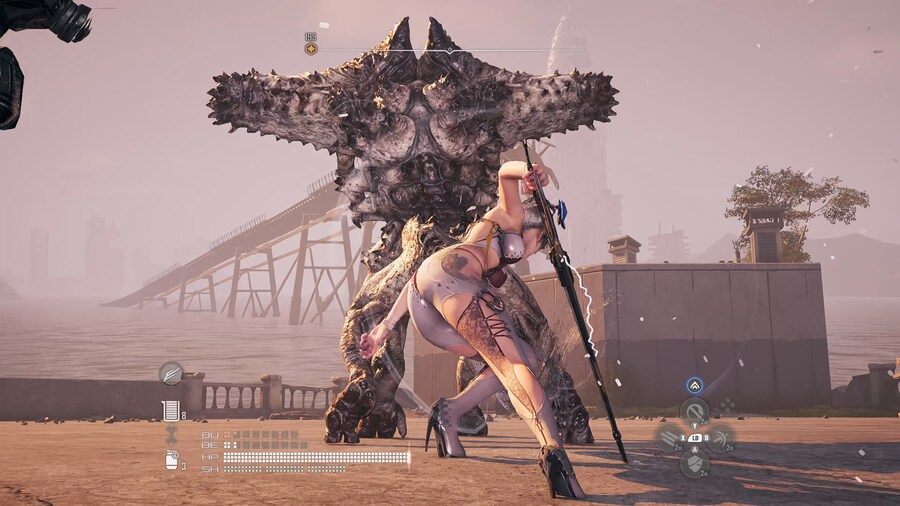Image resolution: width=900 pixels, height=506 pixels.
Task: Use the healing potion canister
Action: [171, 460]
